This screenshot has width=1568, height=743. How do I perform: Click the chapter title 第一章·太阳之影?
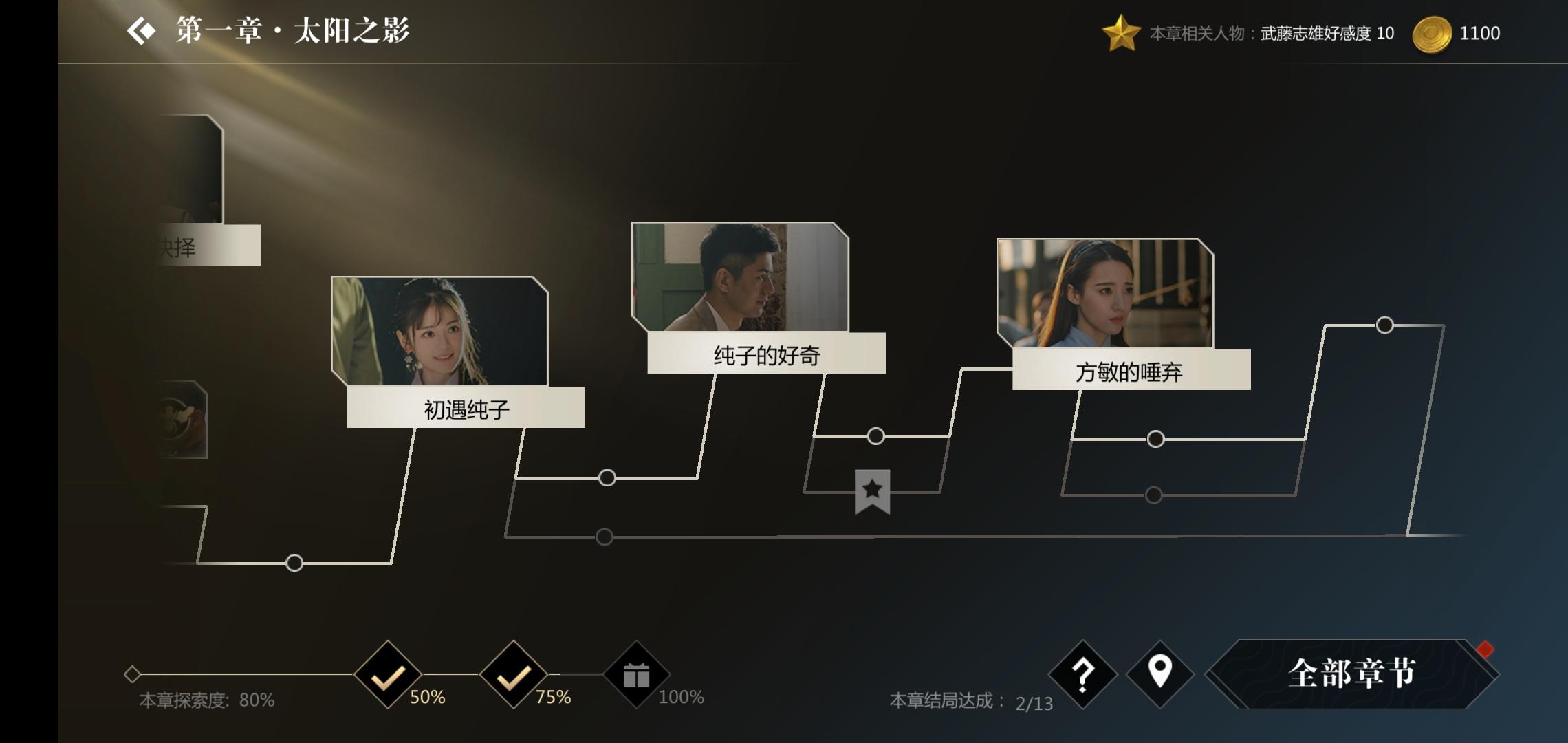point(289,31)
